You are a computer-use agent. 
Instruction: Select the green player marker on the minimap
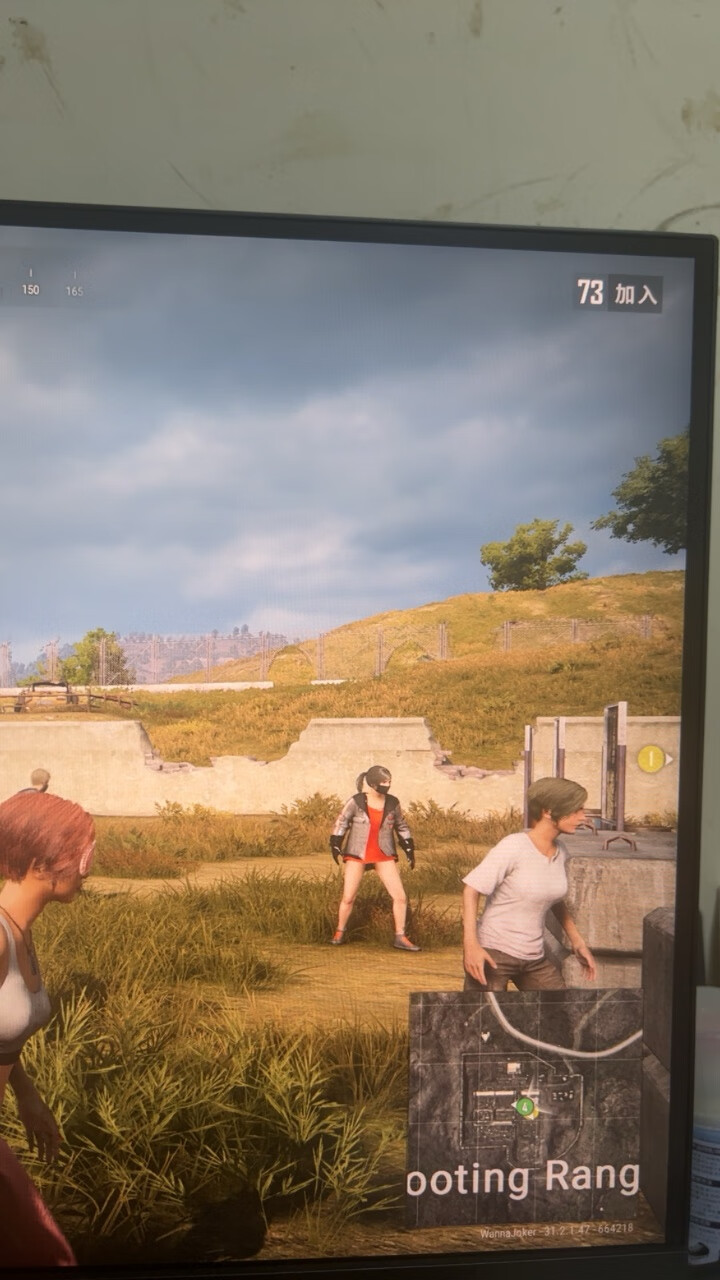(x=525, y=1107)
